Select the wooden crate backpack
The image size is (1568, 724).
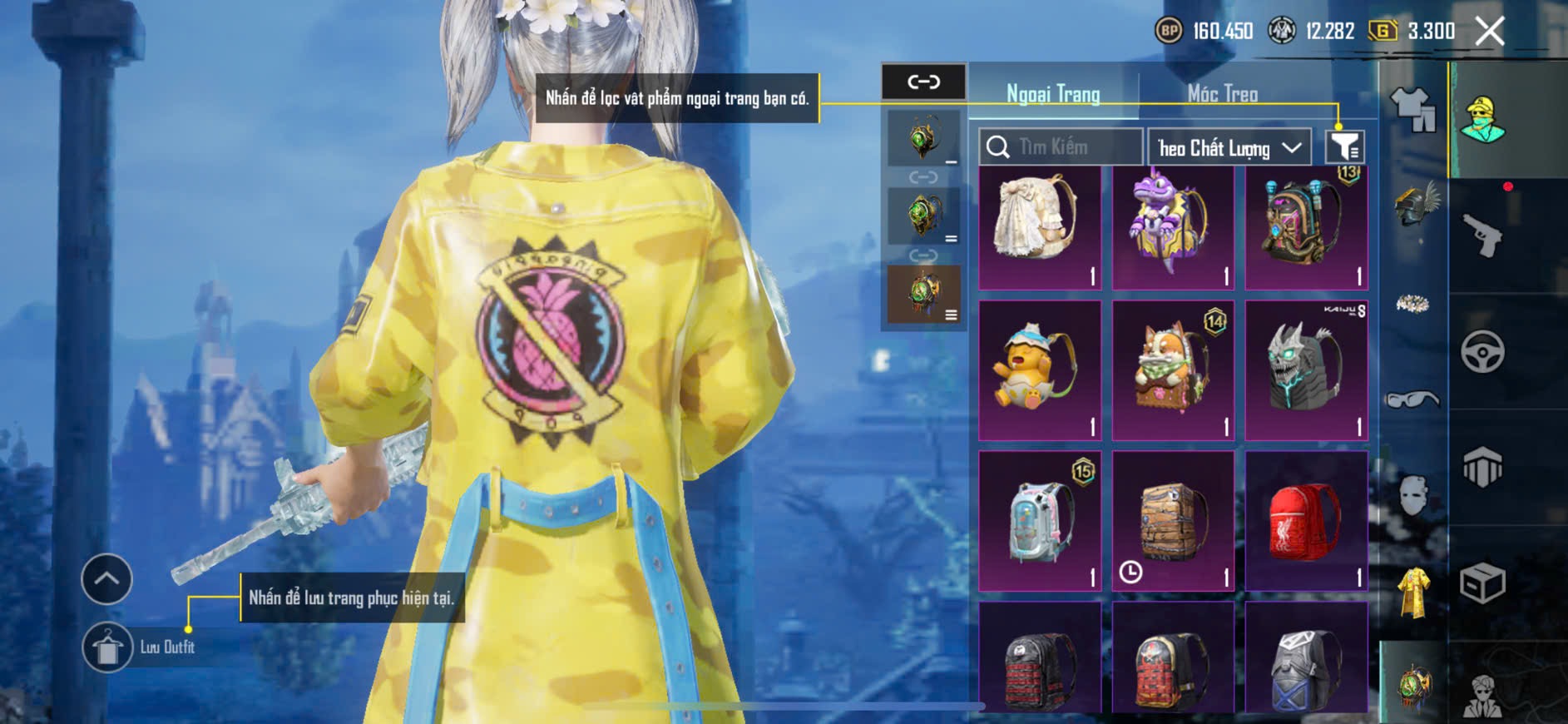[1172, 521]
